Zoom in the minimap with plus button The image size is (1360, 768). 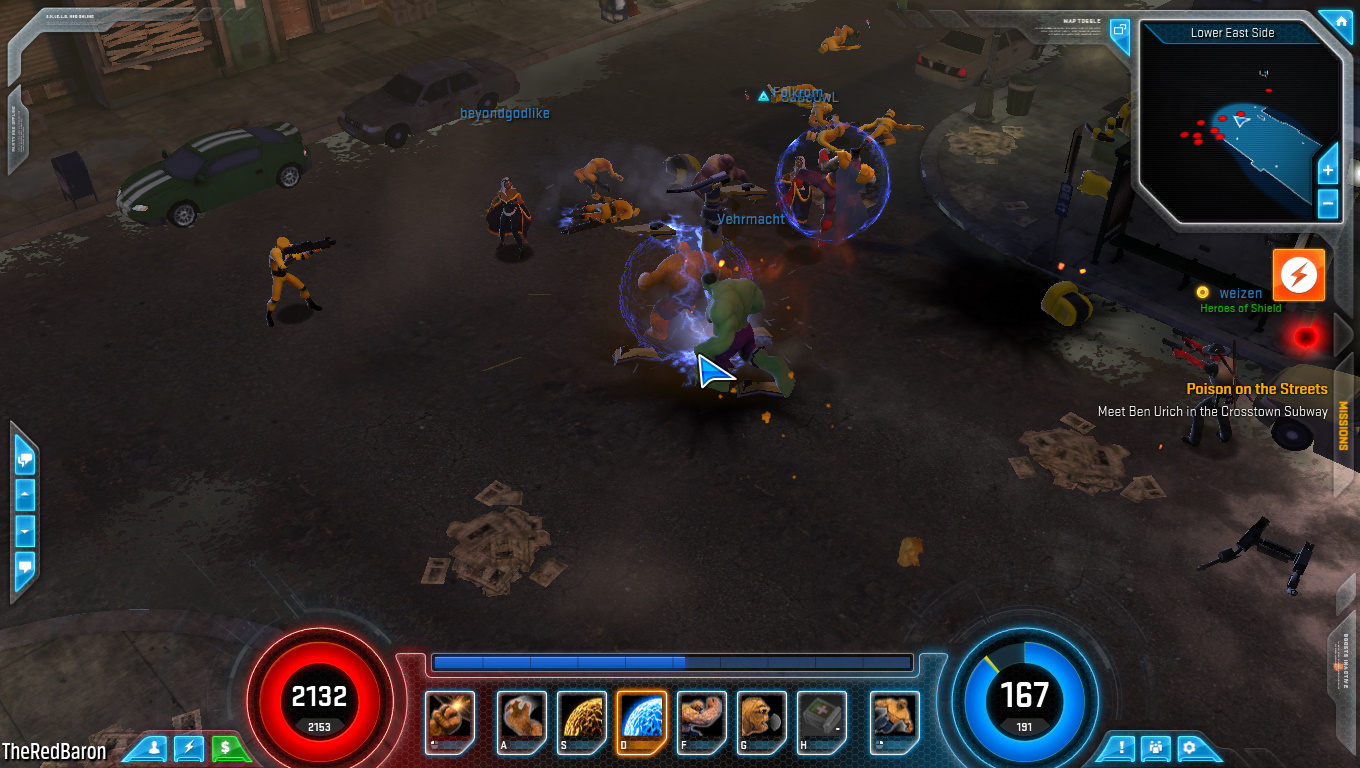tap(1328, 171)
